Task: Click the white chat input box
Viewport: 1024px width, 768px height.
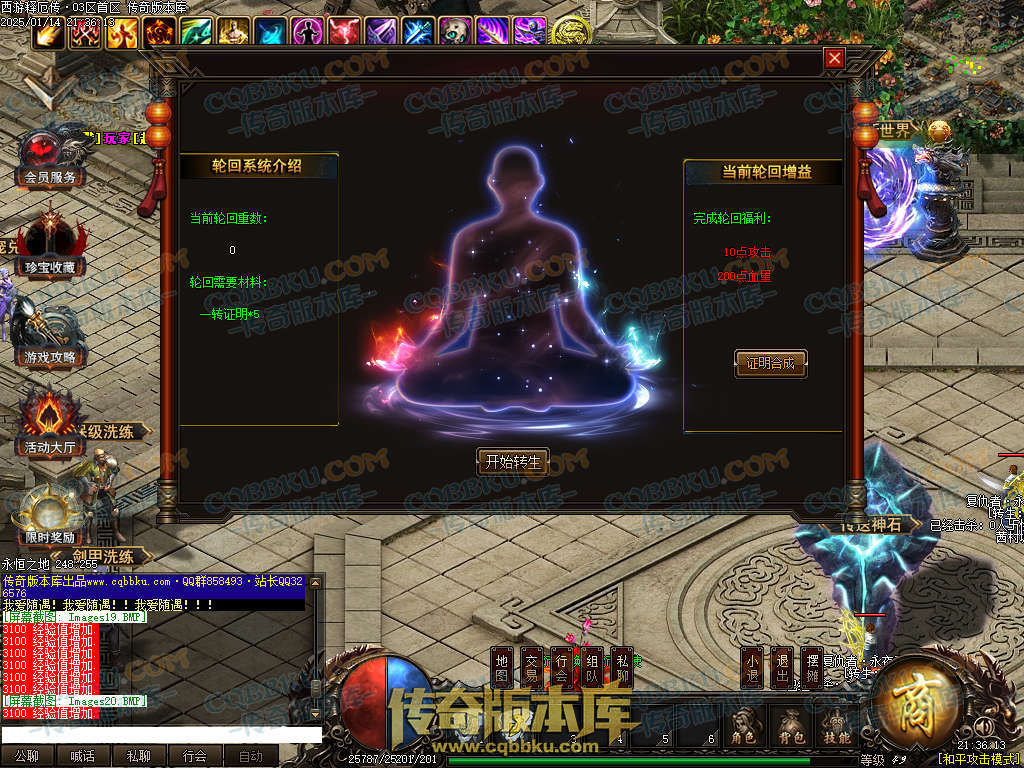Action: click(160, 735)
